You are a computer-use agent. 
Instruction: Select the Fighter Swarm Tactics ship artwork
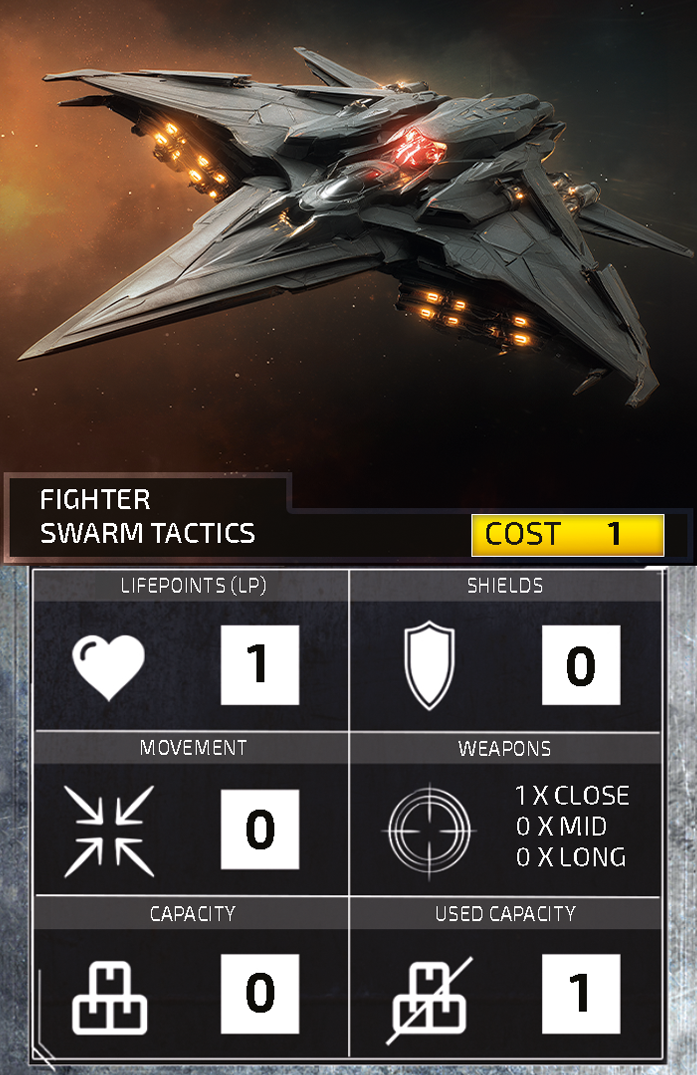(350, 220)
